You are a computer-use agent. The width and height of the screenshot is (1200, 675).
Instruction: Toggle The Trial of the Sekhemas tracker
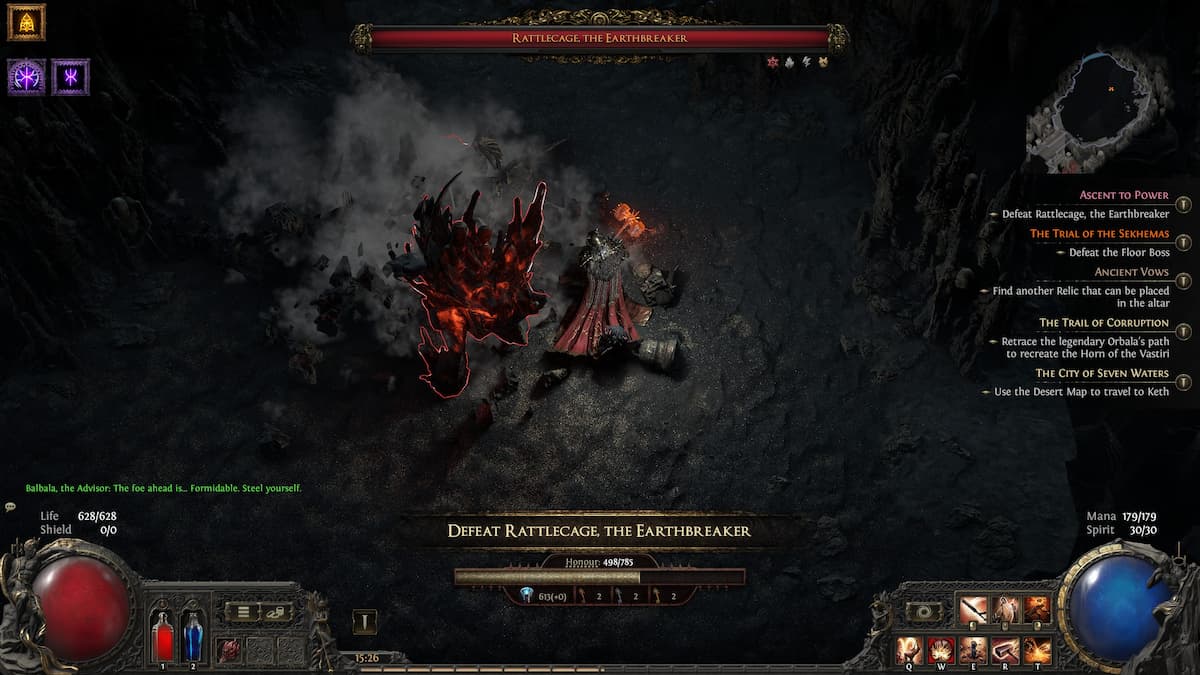point(1183,243)
